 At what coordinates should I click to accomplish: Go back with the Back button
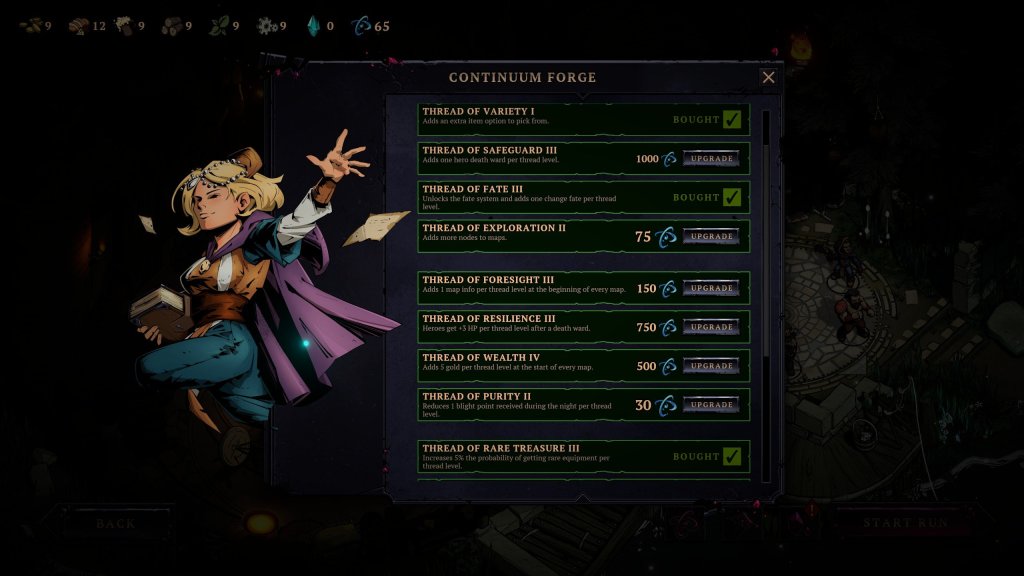(116, 523)
